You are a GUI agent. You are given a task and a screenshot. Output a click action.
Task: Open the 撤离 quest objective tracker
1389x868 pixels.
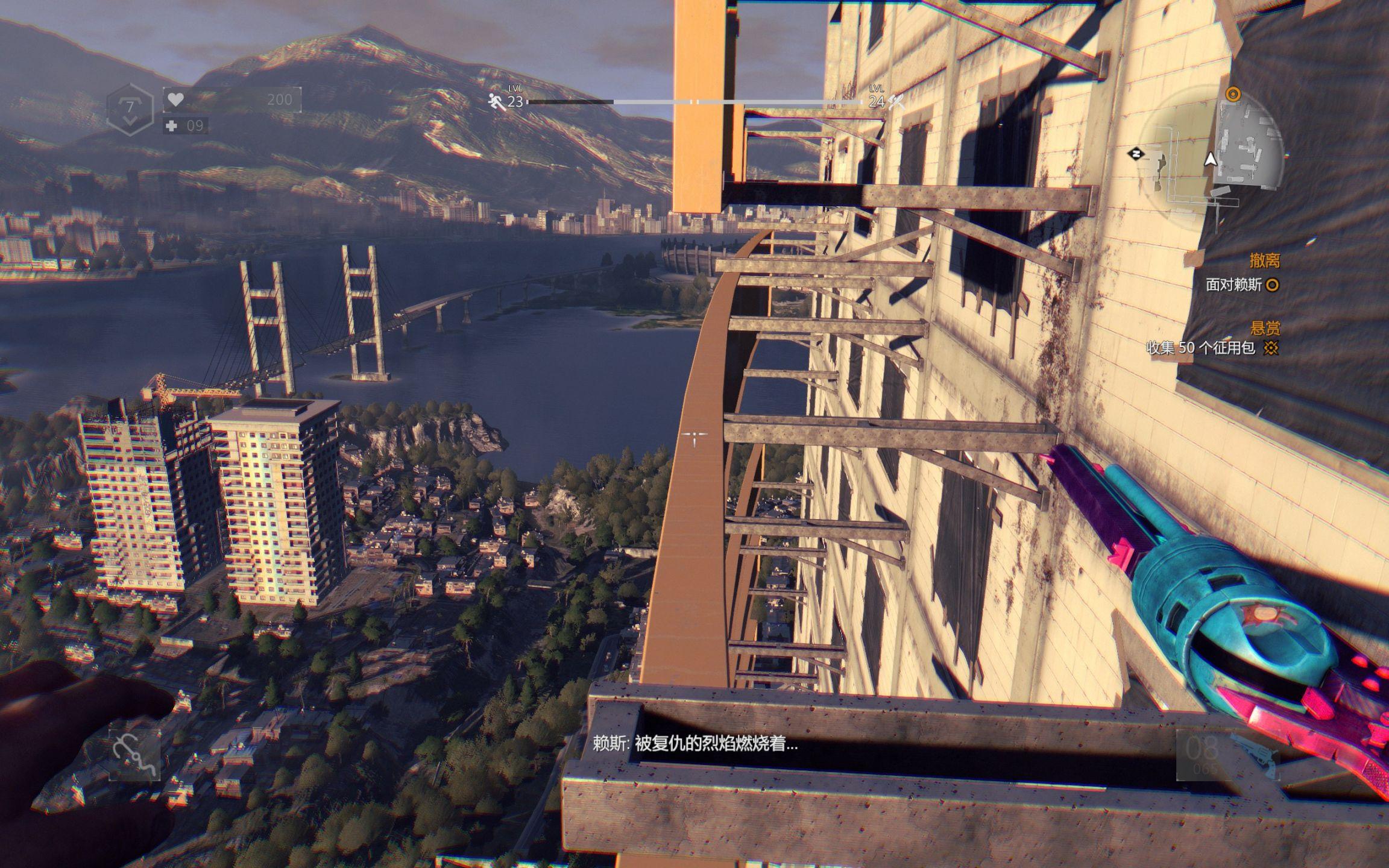click(1264, 261)
